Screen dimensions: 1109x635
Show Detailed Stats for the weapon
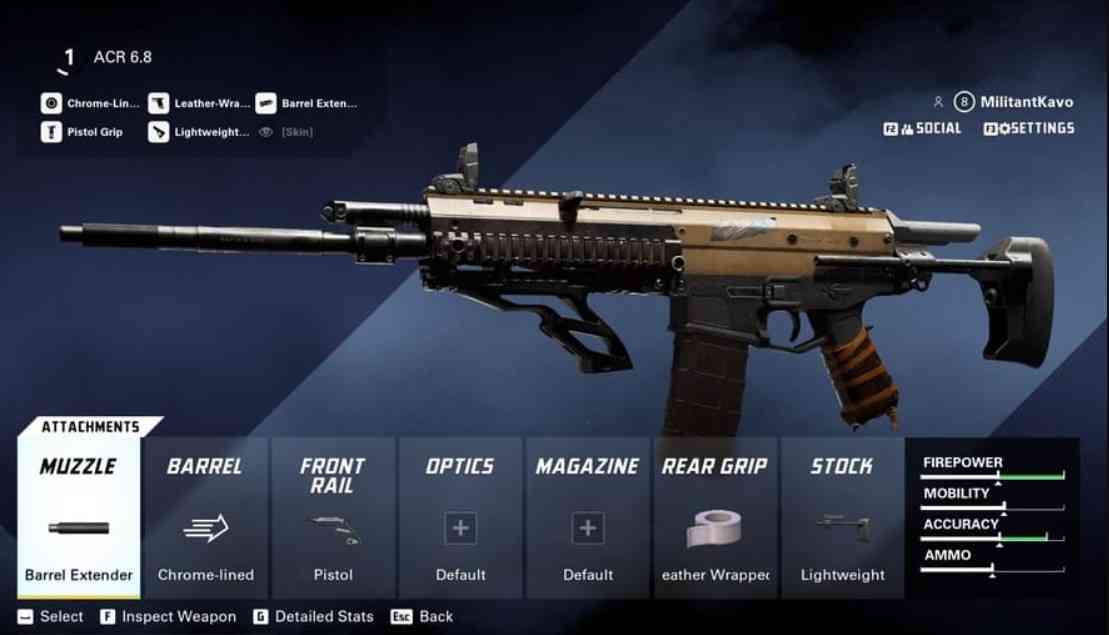tap(313, 617)
